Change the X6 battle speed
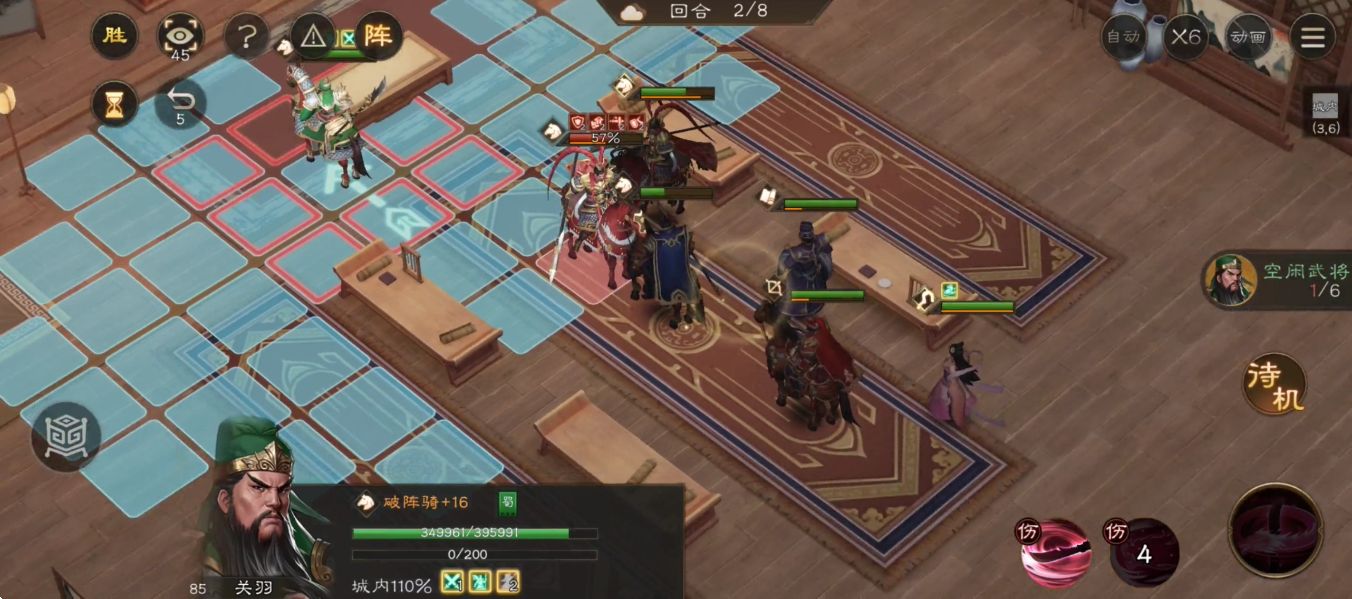Image resolution: width=1352 pixels, height=599 pixels. pyautogui.click(x=1186, y=37)
